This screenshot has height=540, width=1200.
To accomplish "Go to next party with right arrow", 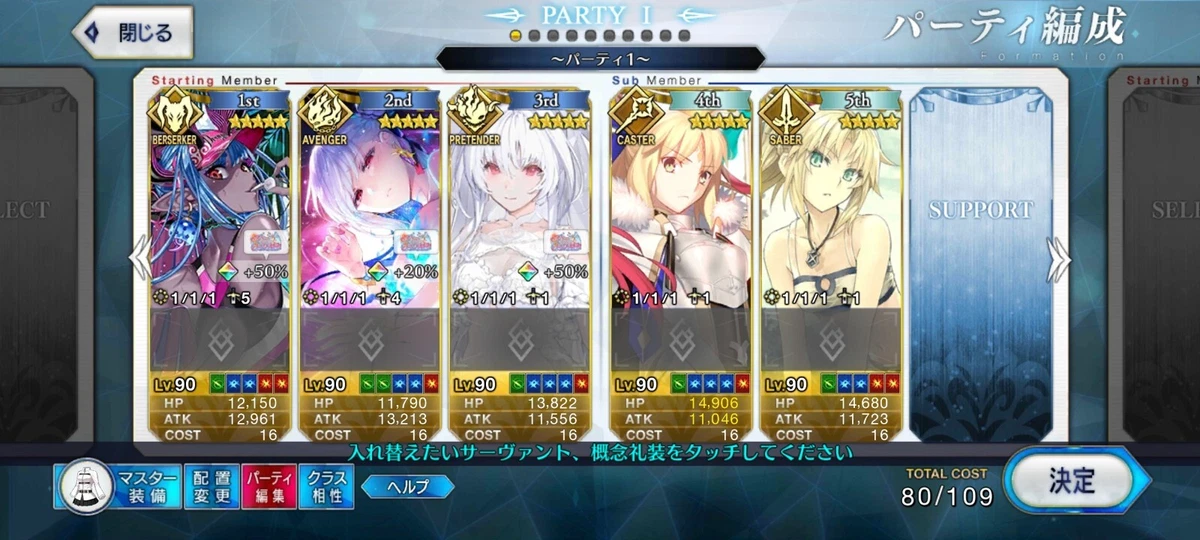I will [x=1059, y=260].
